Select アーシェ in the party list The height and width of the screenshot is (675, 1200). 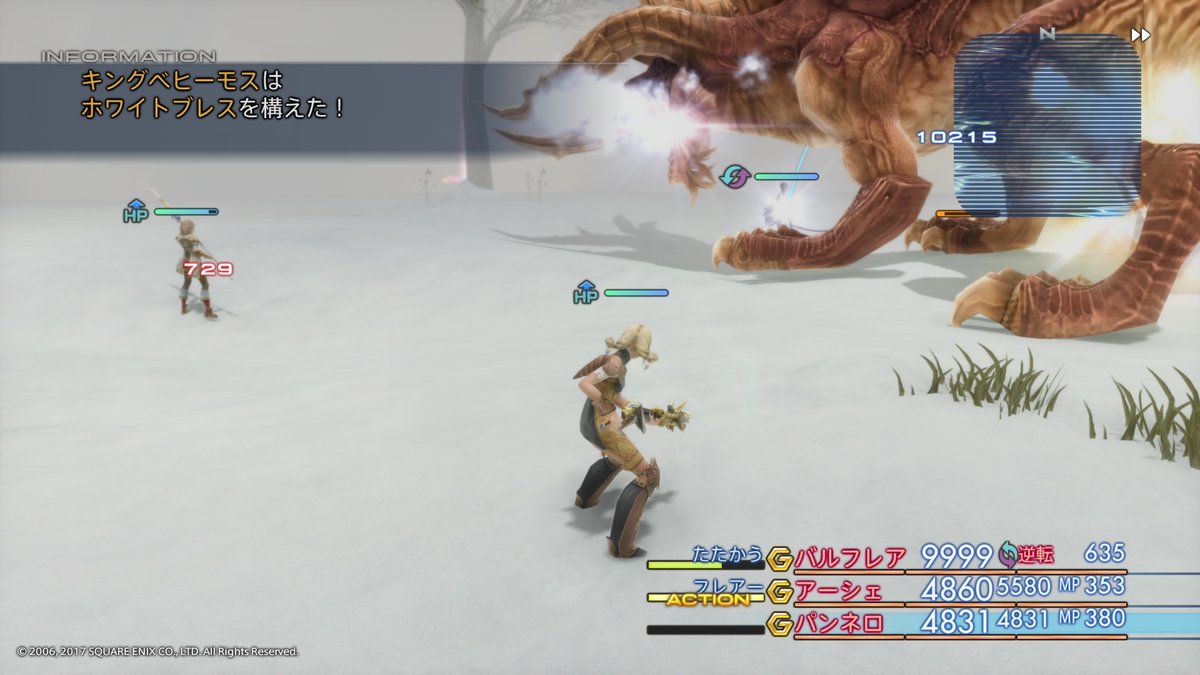pos(838,591)
